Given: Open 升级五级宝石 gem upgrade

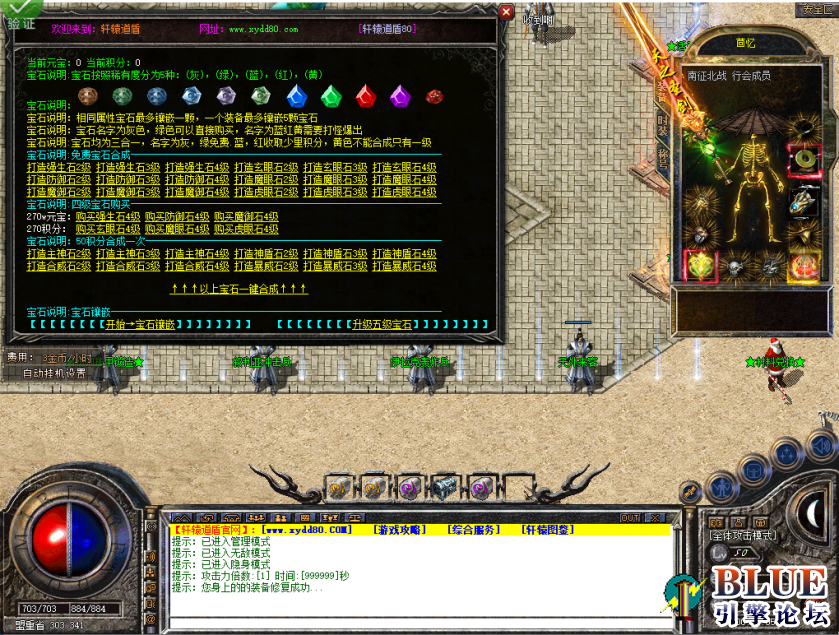Looking at the screenshot, I should coord(380,325).
